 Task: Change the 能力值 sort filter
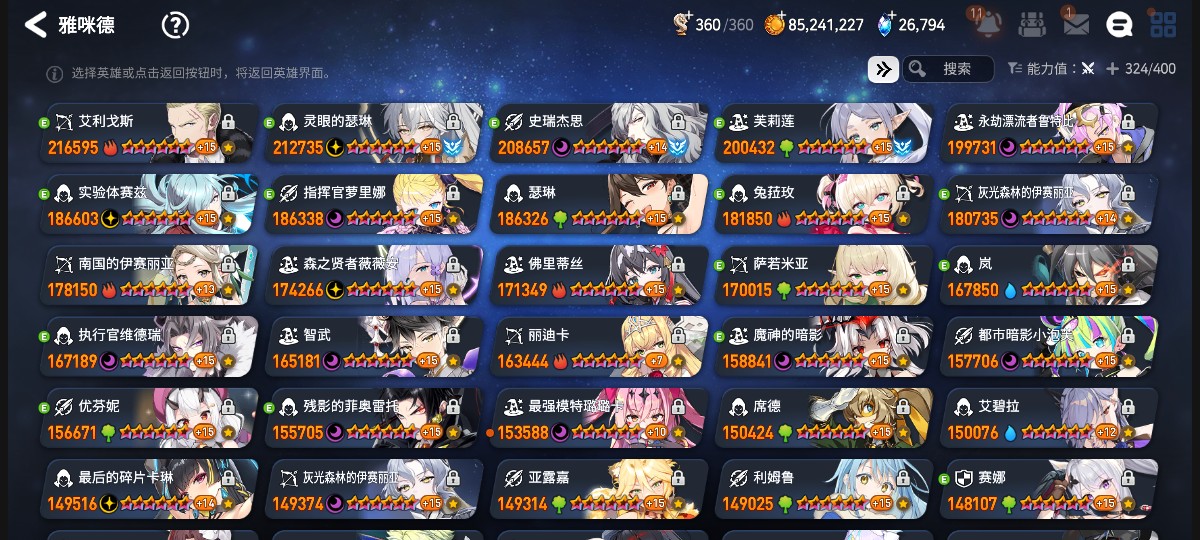point(1052,69)
